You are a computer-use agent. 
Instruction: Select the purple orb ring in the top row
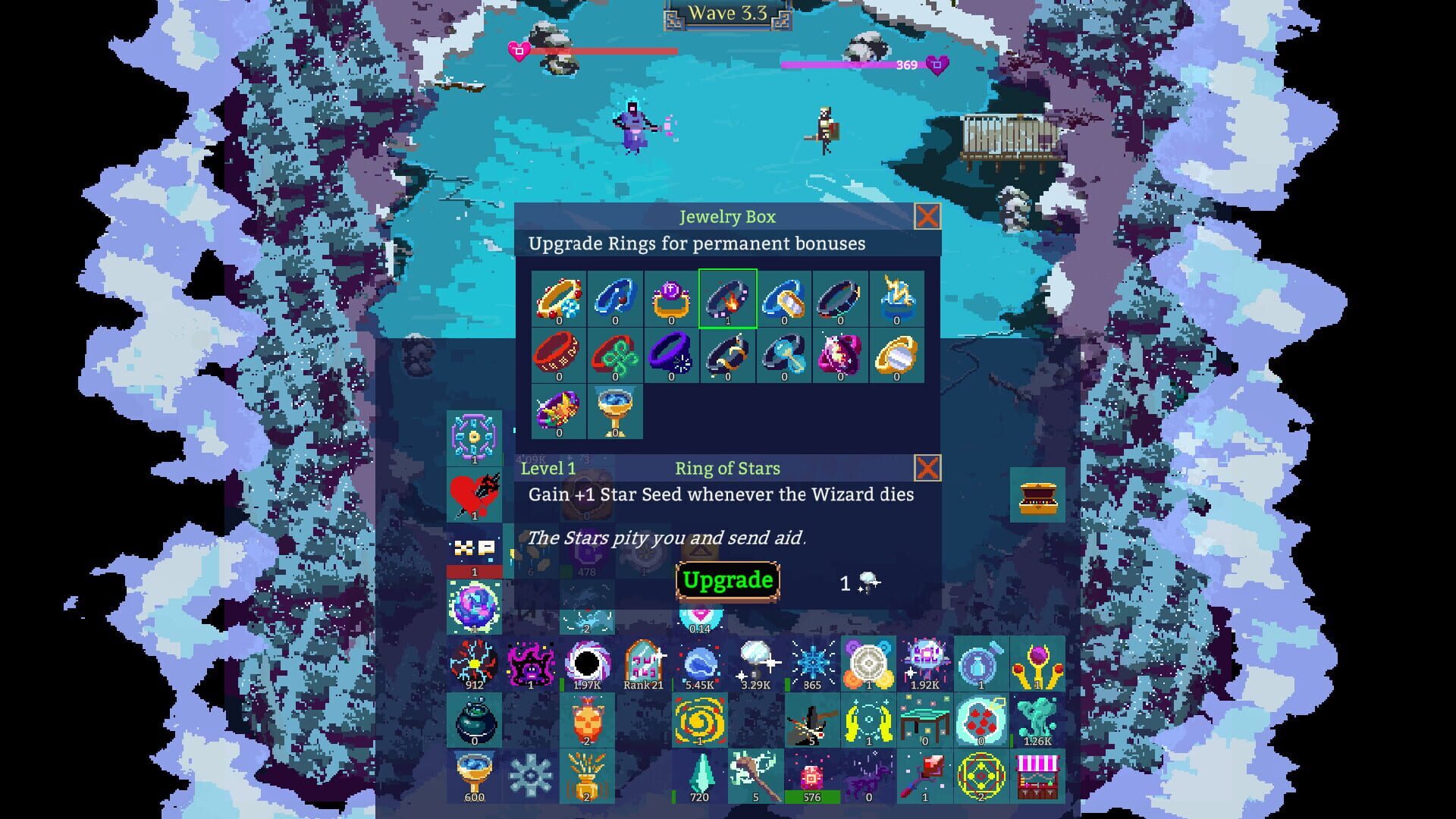click(672, 300)
